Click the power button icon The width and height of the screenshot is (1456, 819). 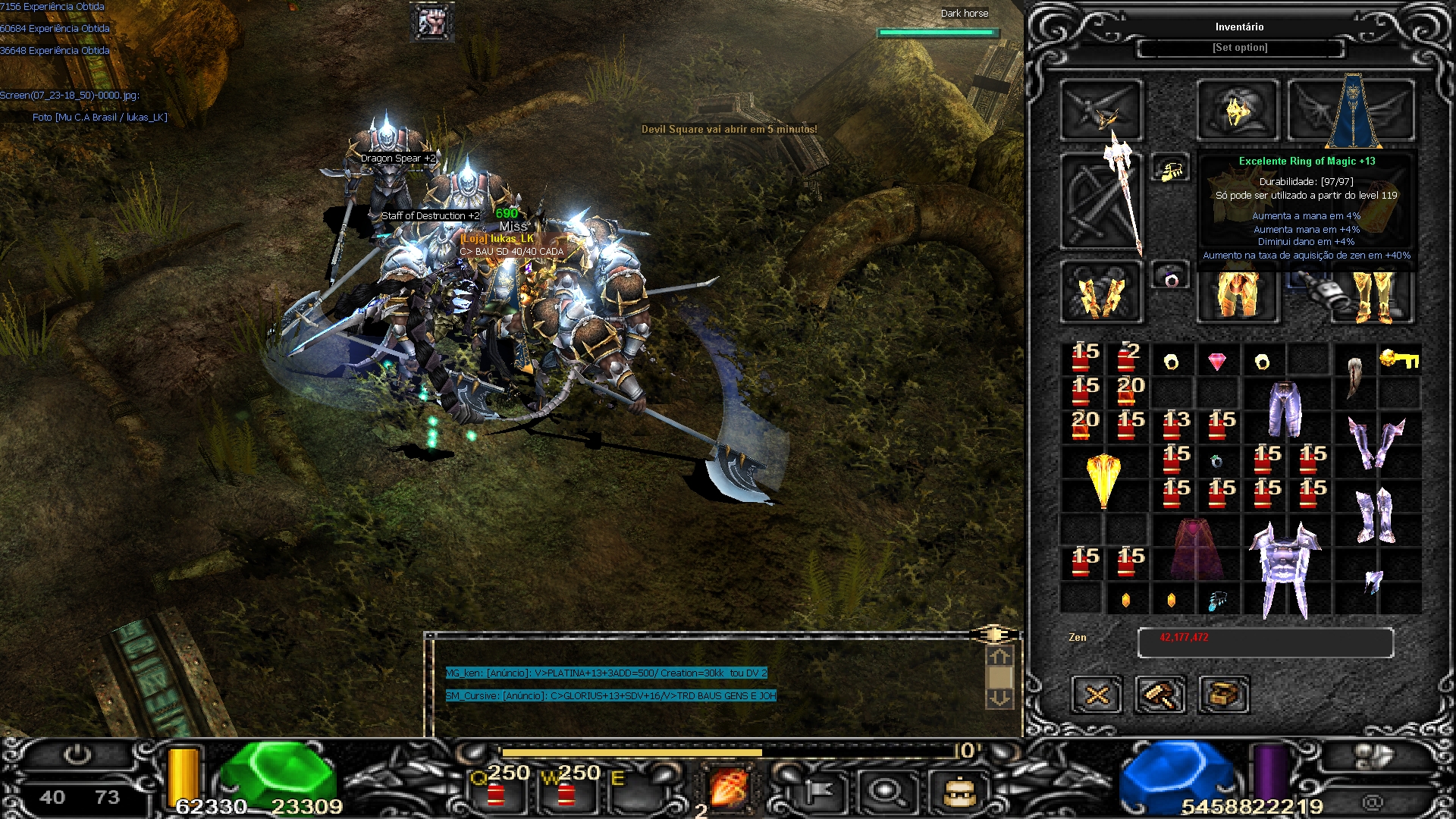(77, 755)
